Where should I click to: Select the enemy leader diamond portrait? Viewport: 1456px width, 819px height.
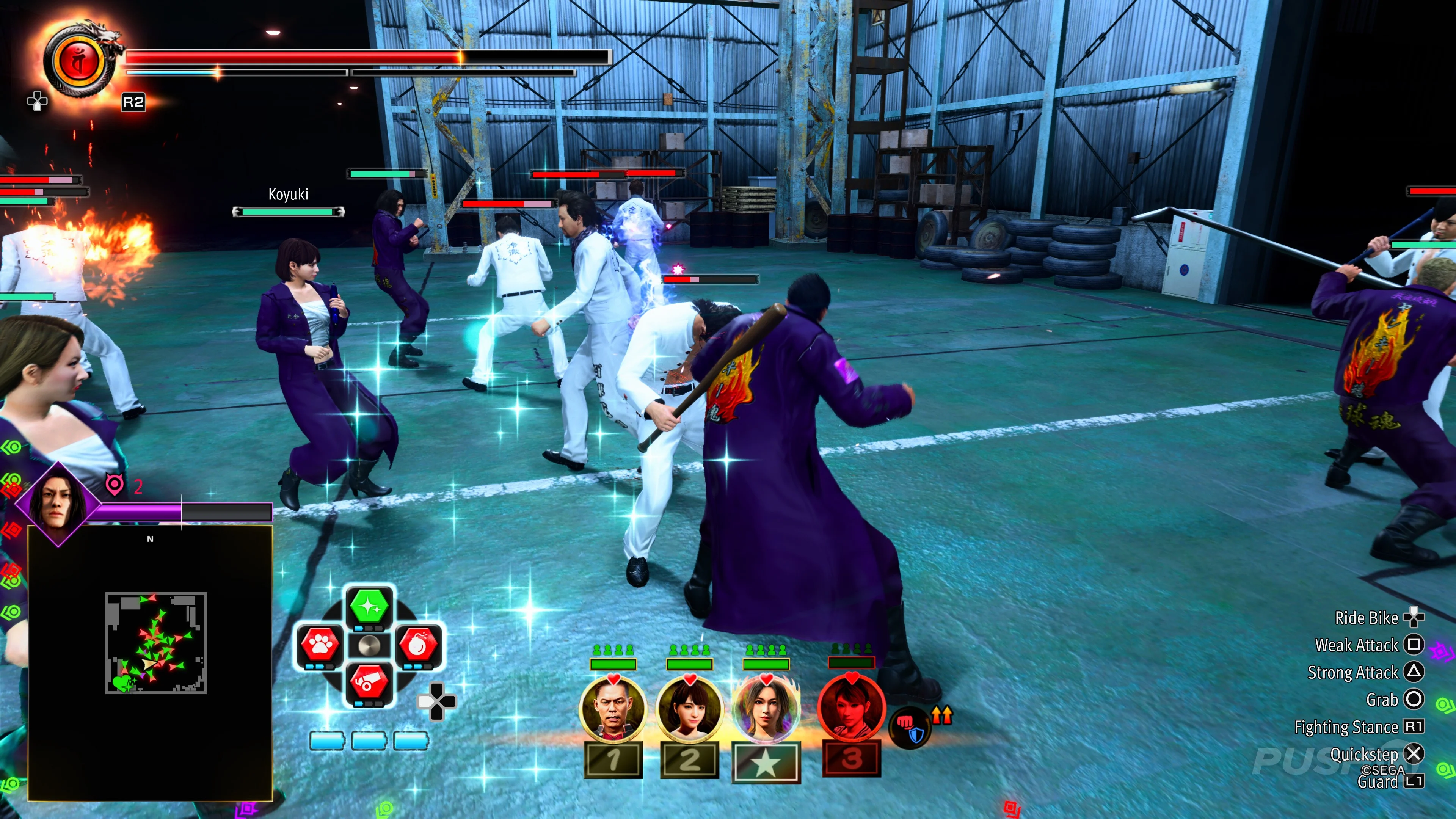pyautogui.click(x=58, y=503)
